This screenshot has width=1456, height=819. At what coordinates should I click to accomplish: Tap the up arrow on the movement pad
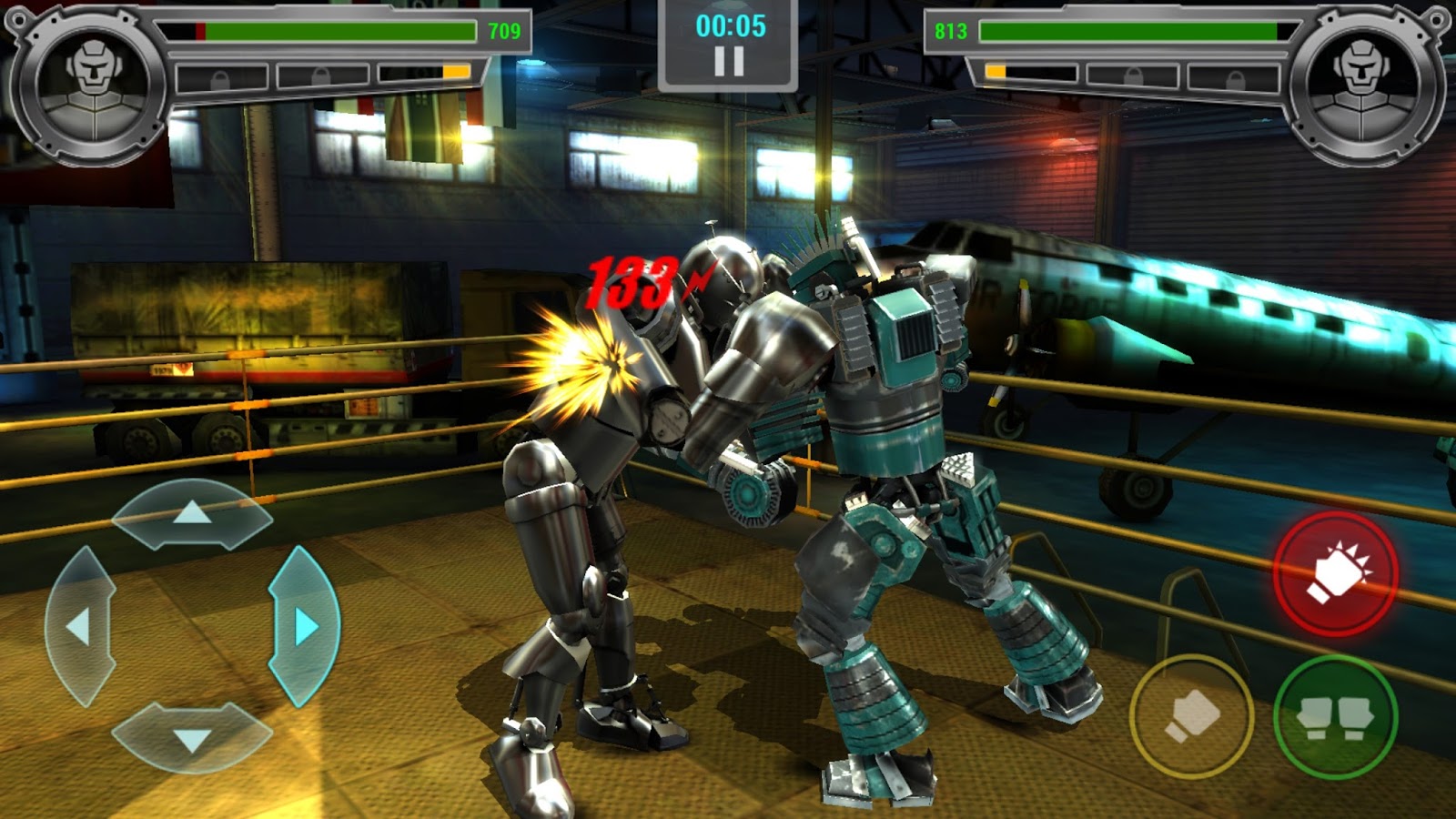tap(192, 515)
